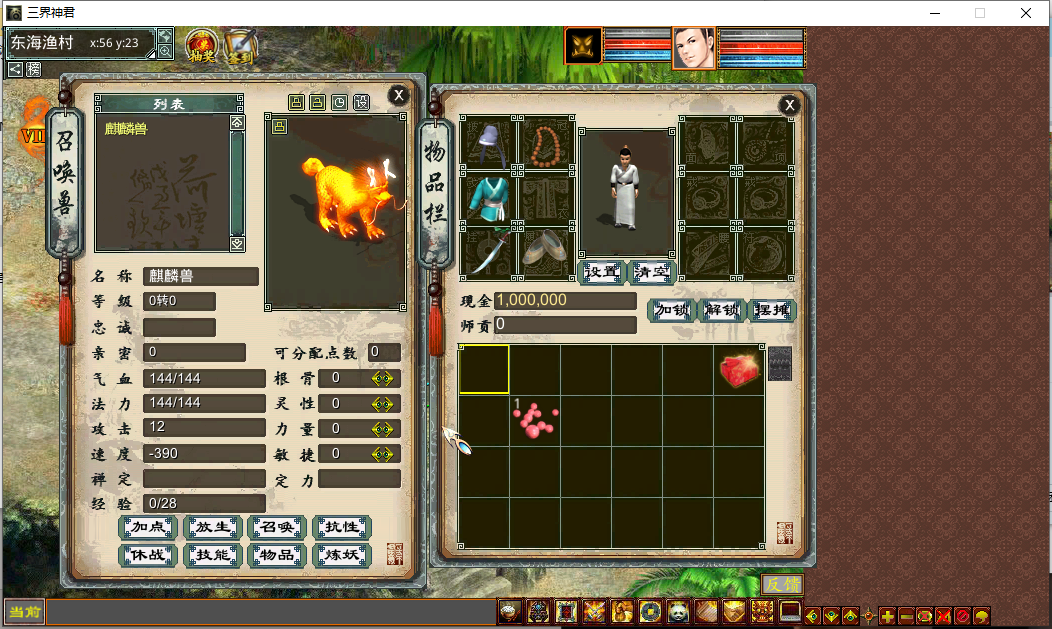Close the summoned beast panel
Image resolution: width=1052 pixels, height=629 pixels.
(398, 95)
